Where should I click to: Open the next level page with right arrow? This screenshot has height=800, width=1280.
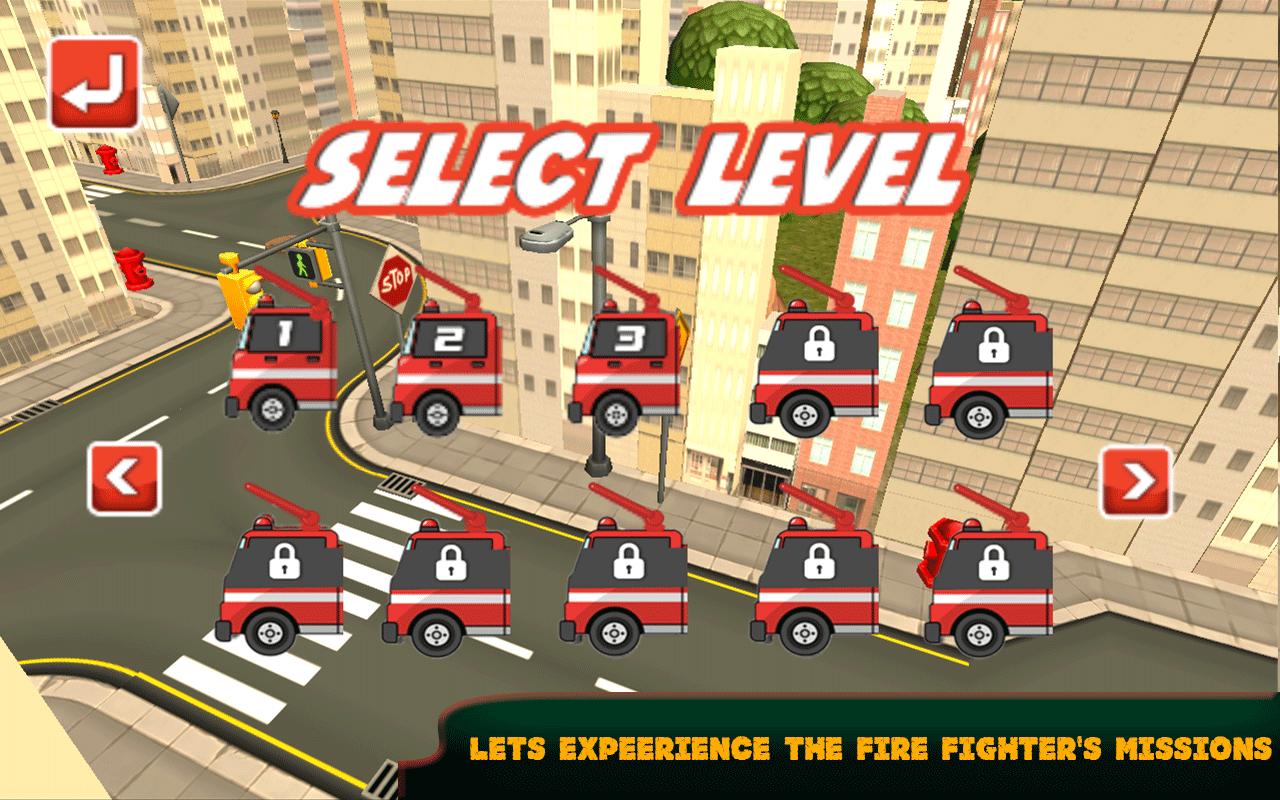pyautogui.click(x=1135, y=480)
